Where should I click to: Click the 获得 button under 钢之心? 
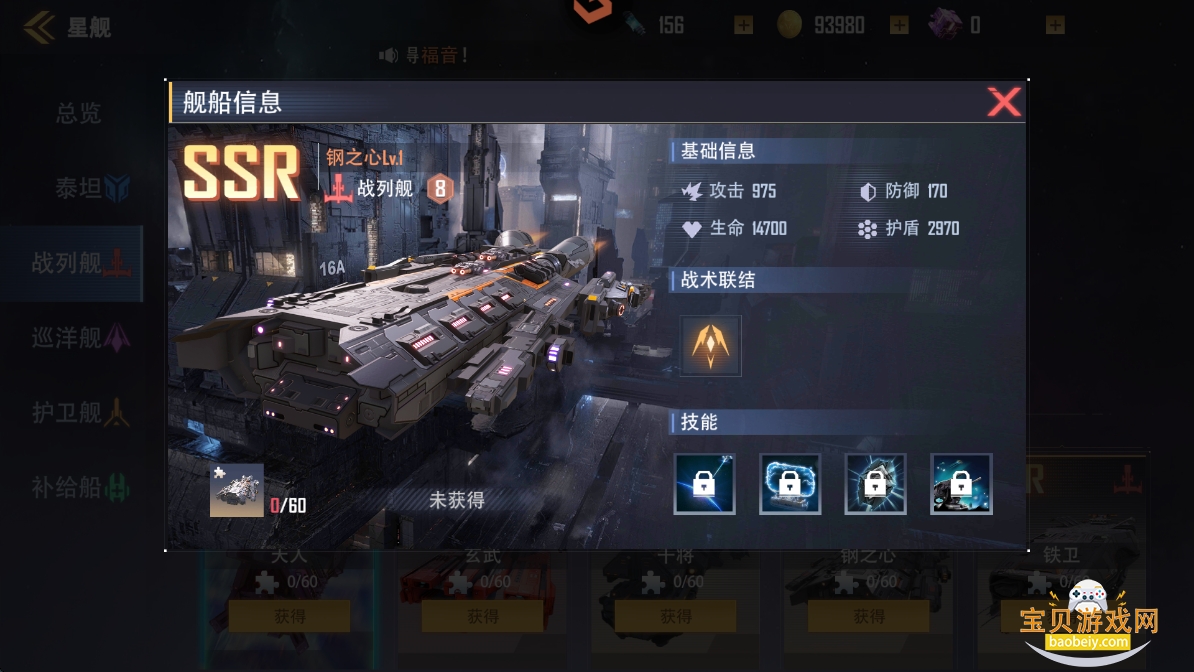point(868,616)
